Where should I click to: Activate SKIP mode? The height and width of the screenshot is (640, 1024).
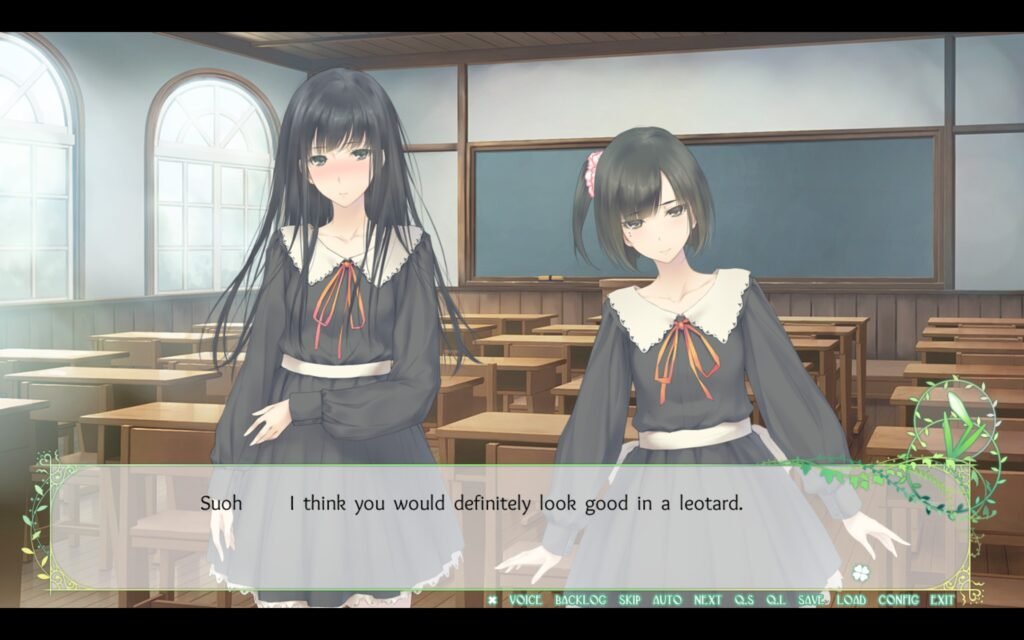click(x=629, y=600)
